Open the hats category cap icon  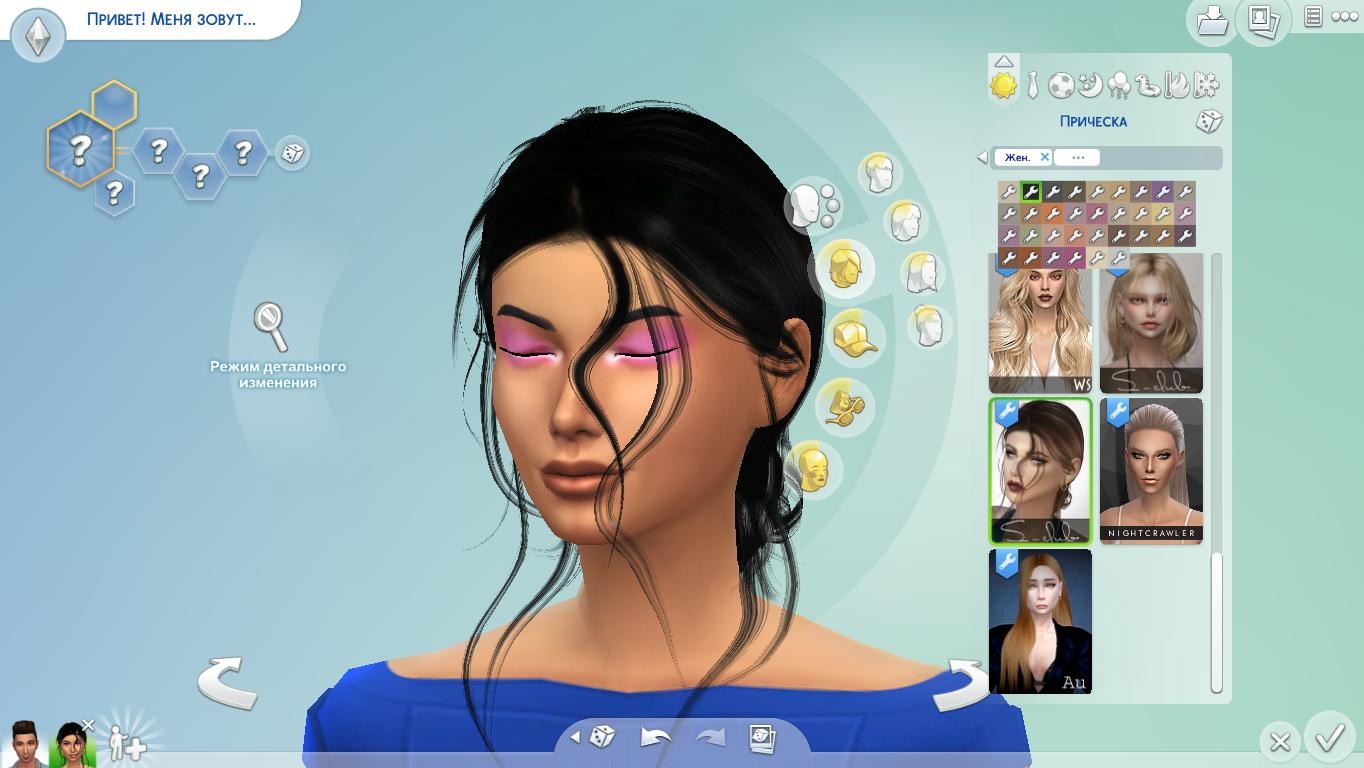tap(854, 337)
